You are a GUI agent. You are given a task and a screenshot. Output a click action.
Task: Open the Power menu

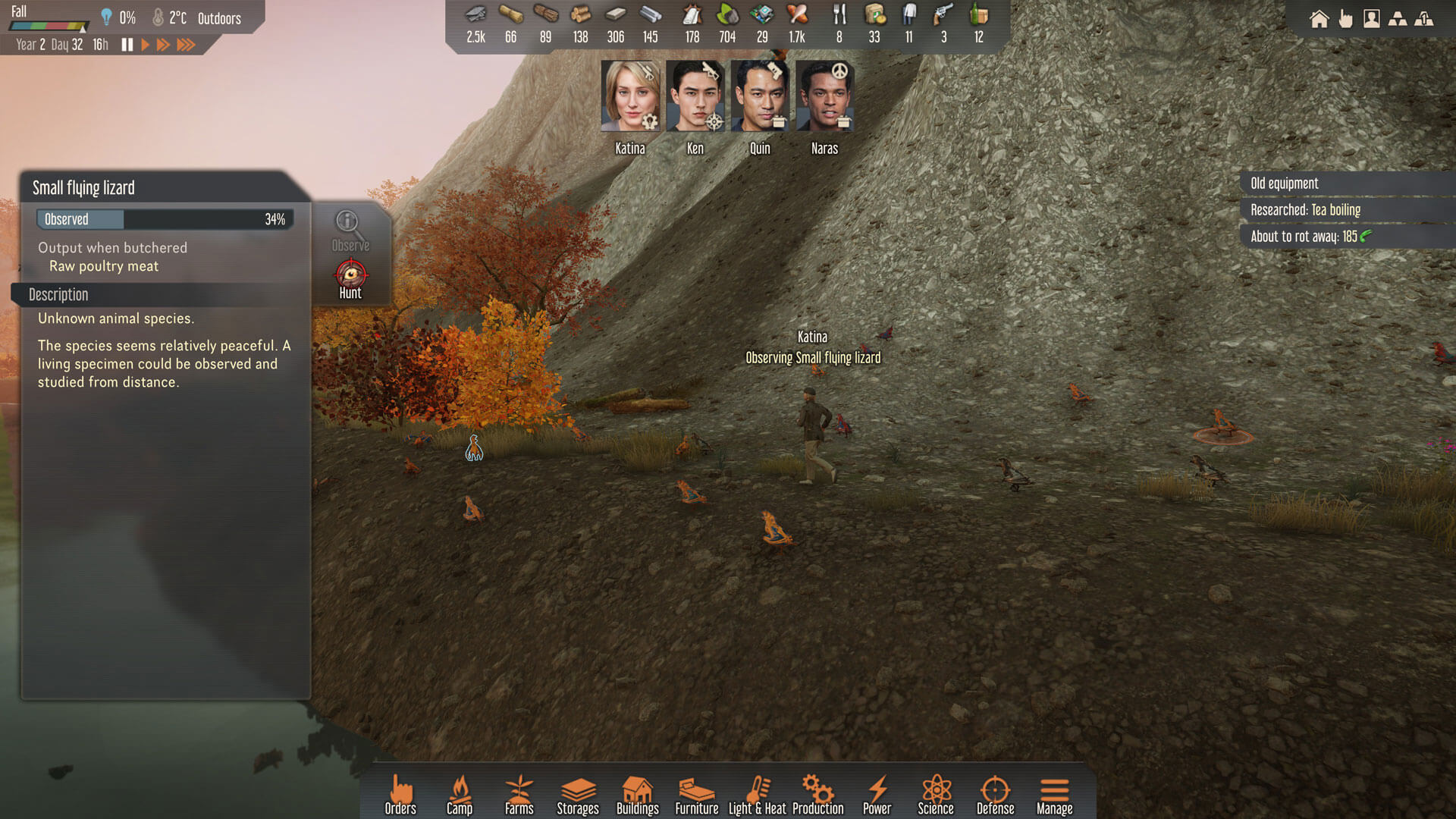[877, 795]
